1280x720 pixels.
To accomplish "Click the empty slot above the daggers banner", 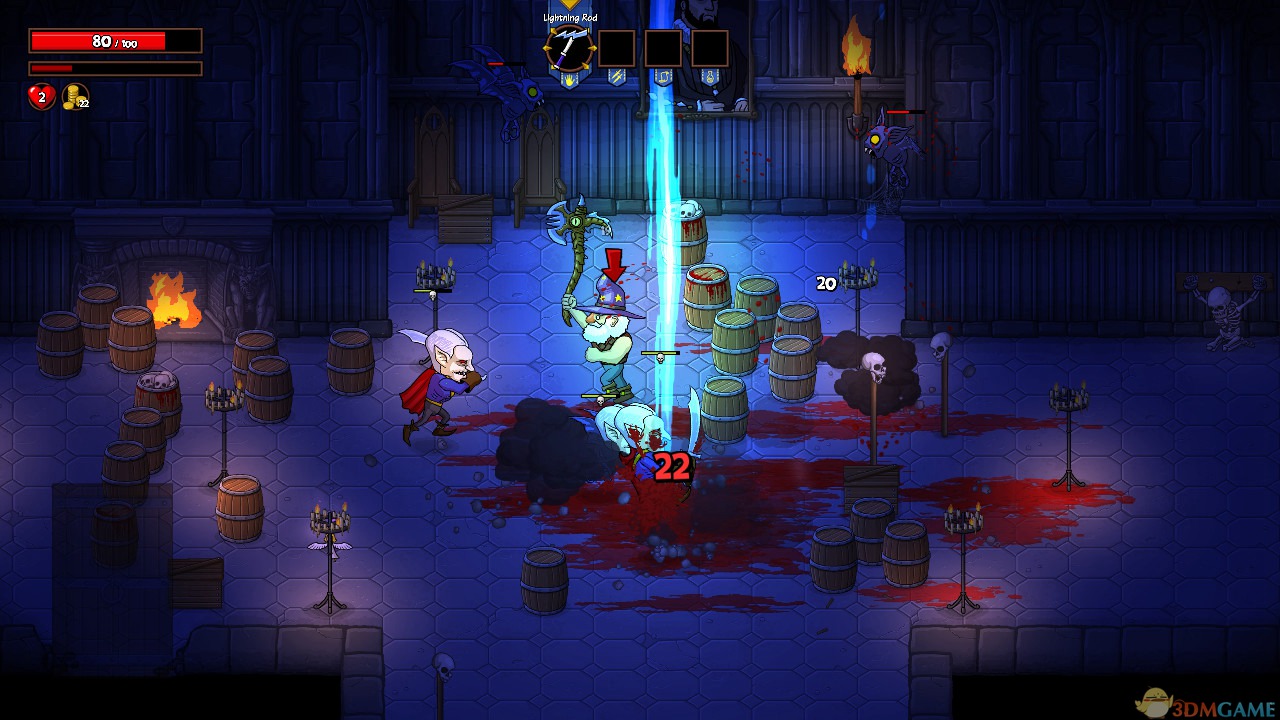I will coord(616,48).
